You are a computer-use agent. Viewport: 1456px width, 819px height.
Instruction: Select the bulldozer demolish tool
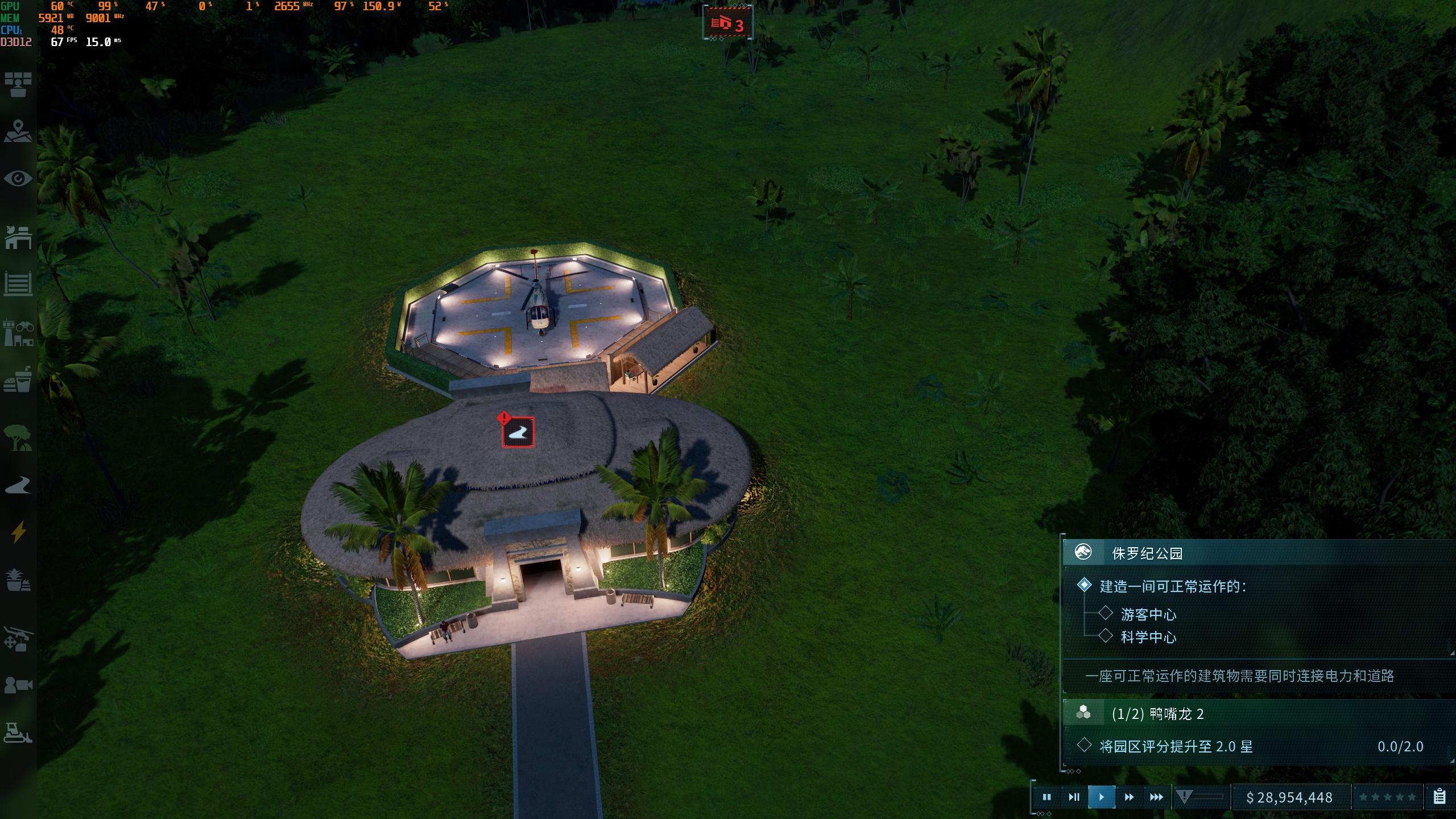click(18, 733)
